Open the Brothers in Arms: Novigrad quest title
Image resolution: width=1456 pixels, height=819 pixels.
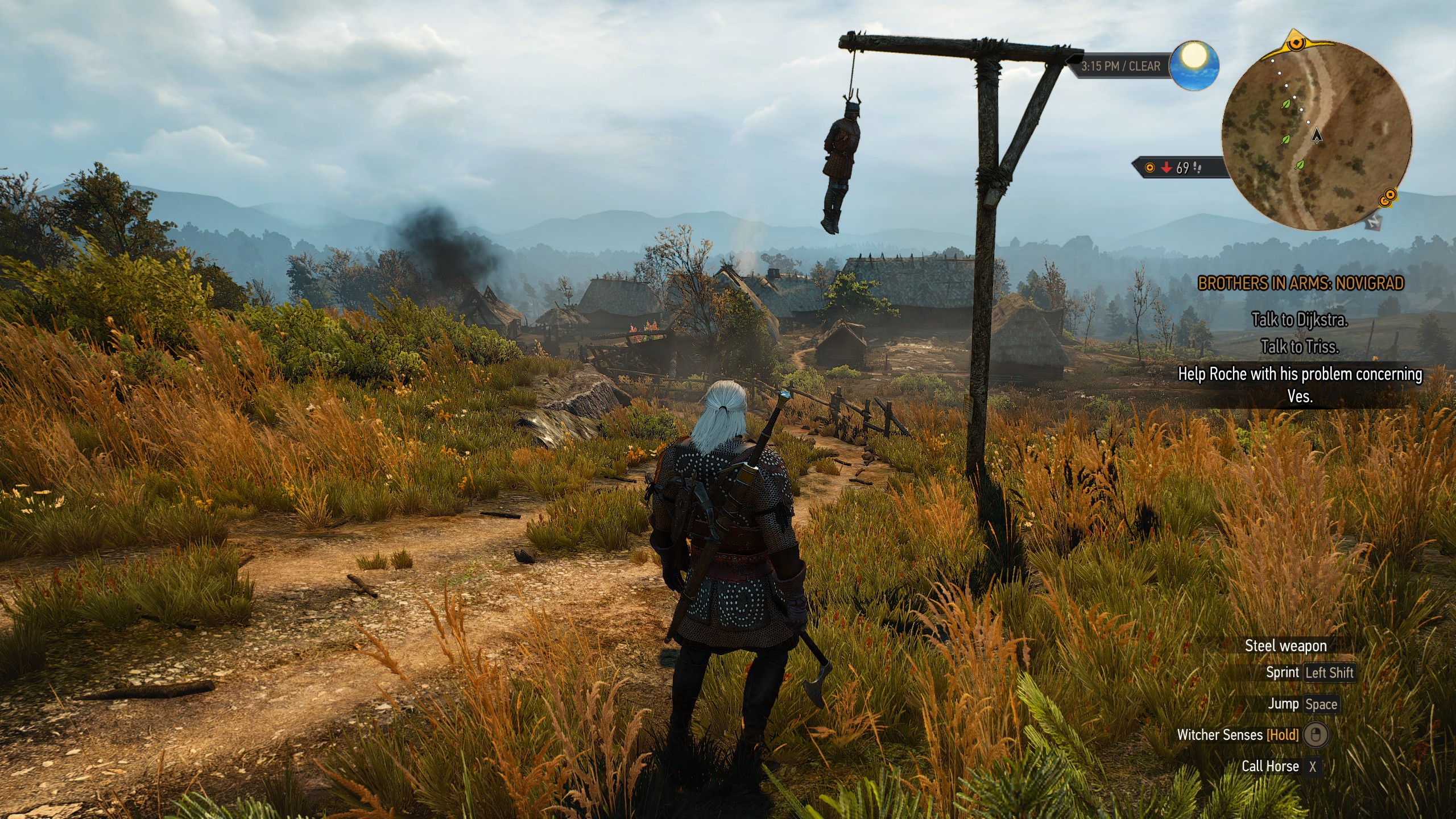(1301, 283)
